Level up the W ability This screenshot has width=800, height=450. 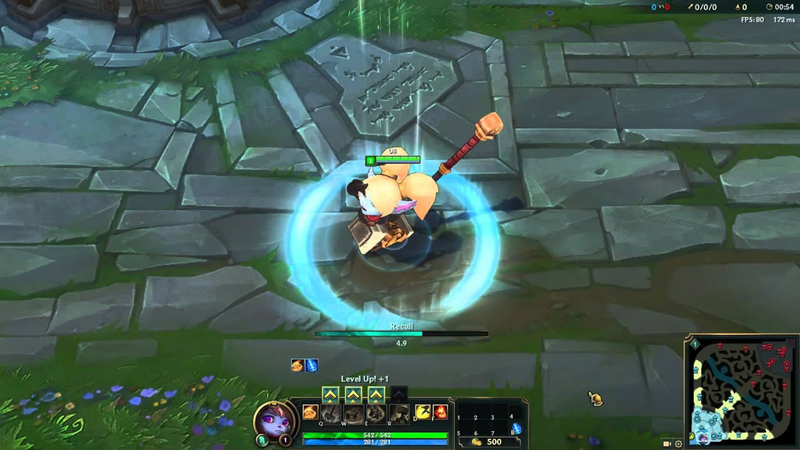pyautogui.click(x=354, y=395)
